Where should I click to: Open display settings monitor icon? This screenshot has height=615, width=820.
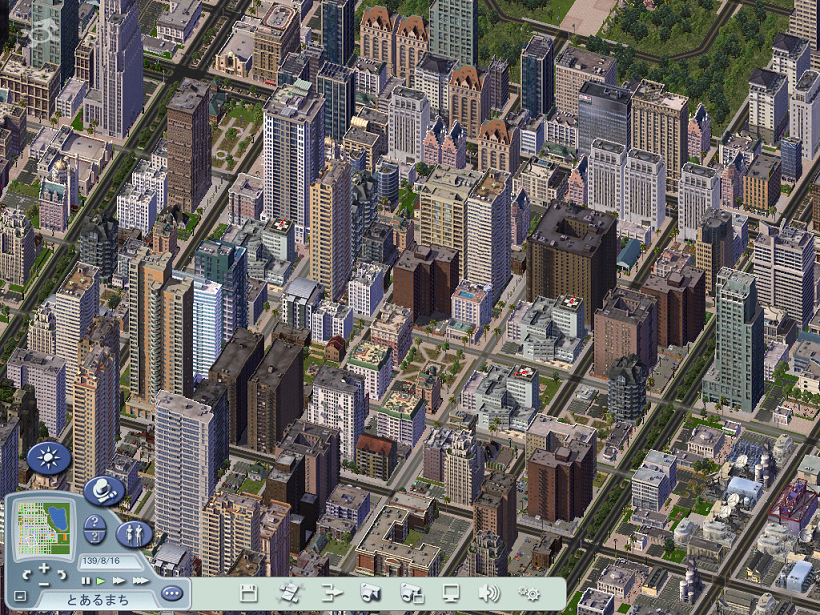coord(451,592)
